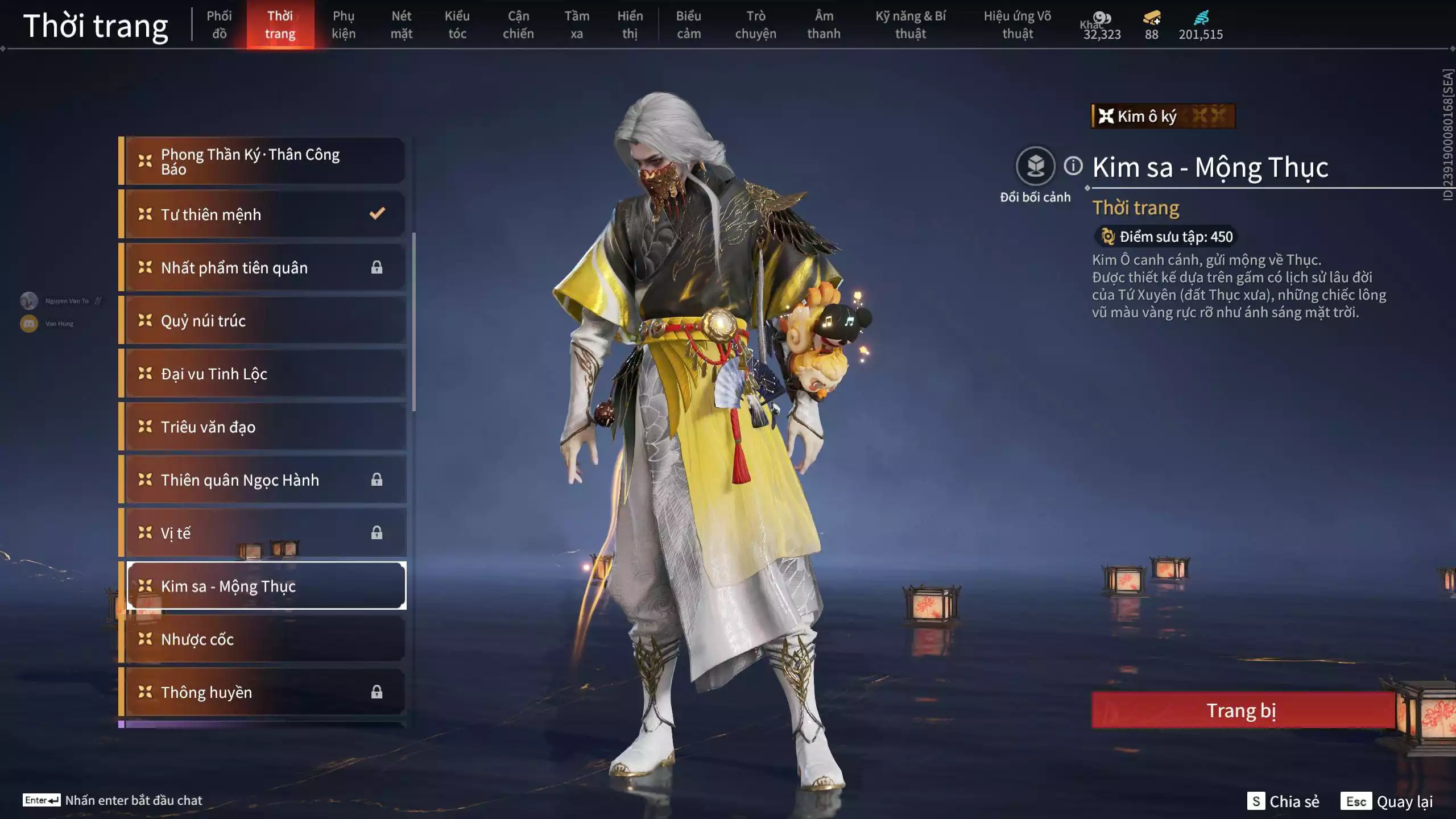Image resolution: width=1456 pixels, height=819 pixels.
Task: Click the gold ingot currency icon showing 88
Action: pos(1150,19)
